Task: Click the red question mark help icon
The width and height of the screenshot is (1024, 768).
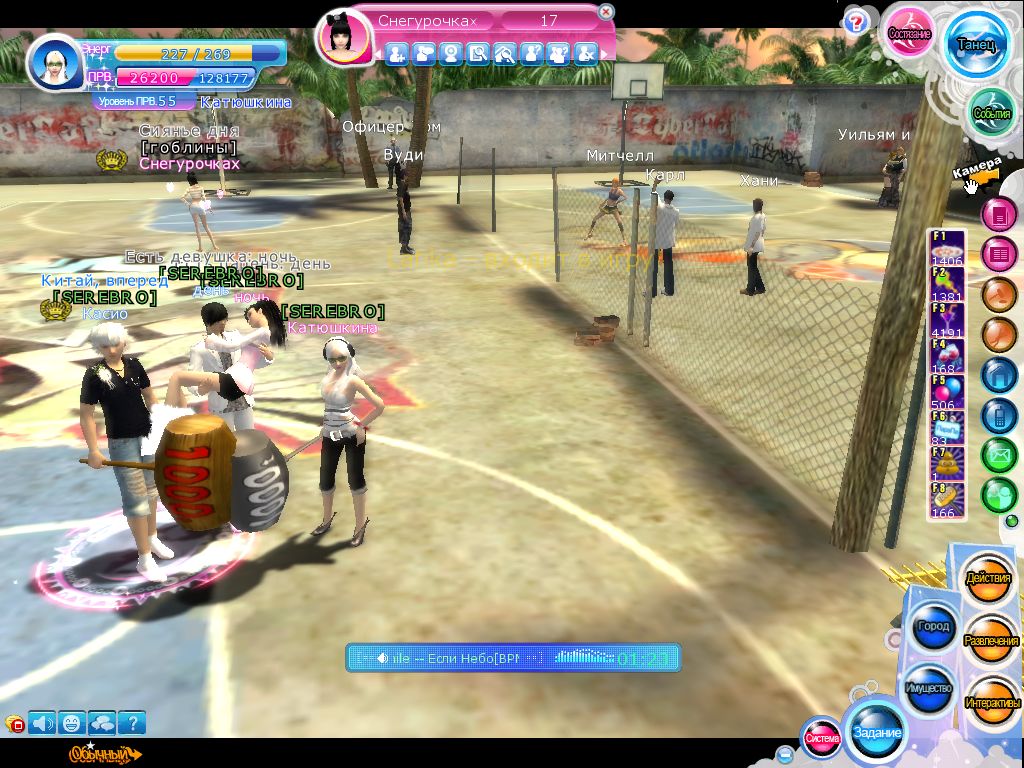Action: pyautogui.click(x=855, y=22)
